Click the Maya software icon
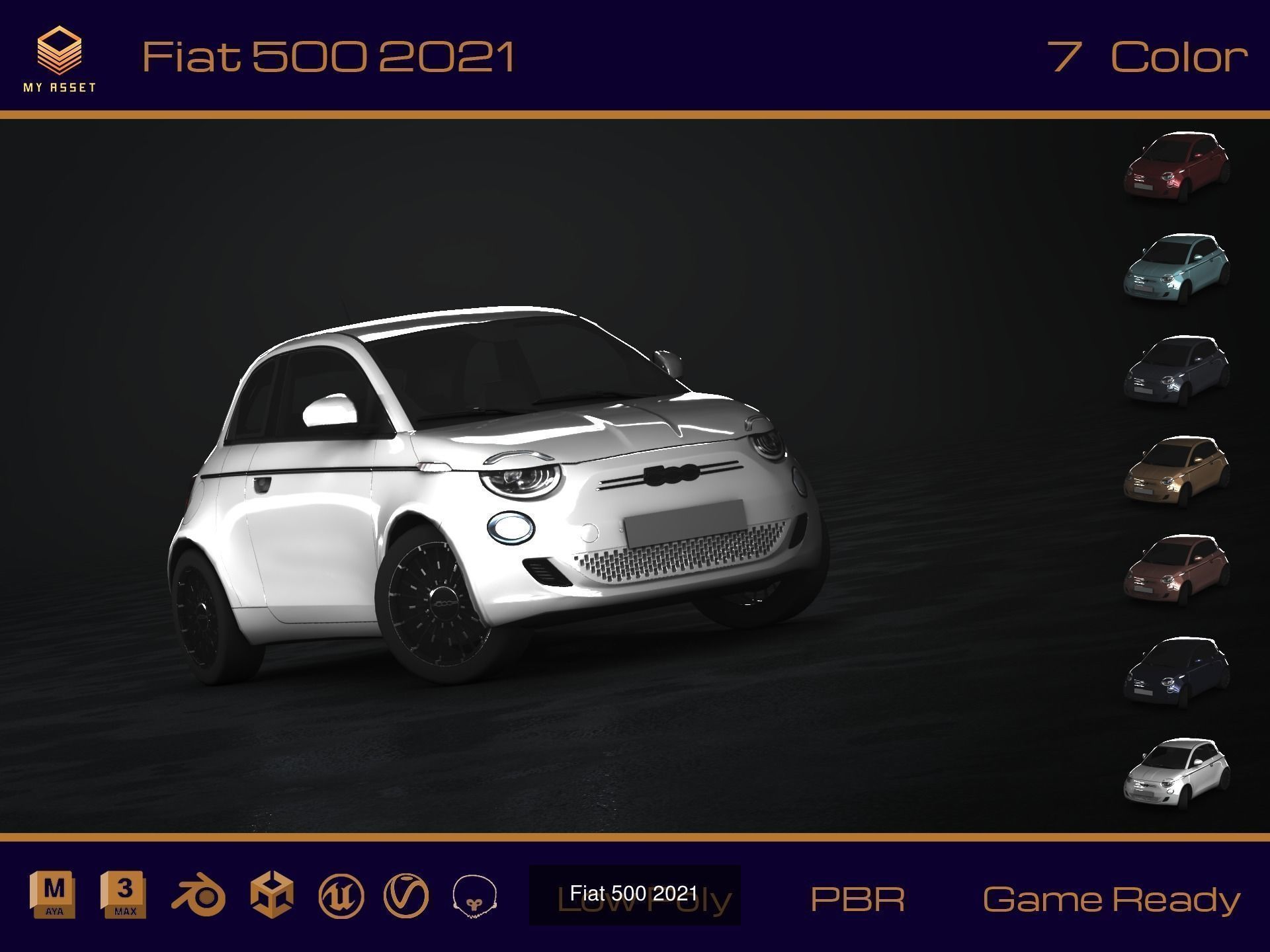The height and width of the screenshot is (952, 1270). click(53, 895)
